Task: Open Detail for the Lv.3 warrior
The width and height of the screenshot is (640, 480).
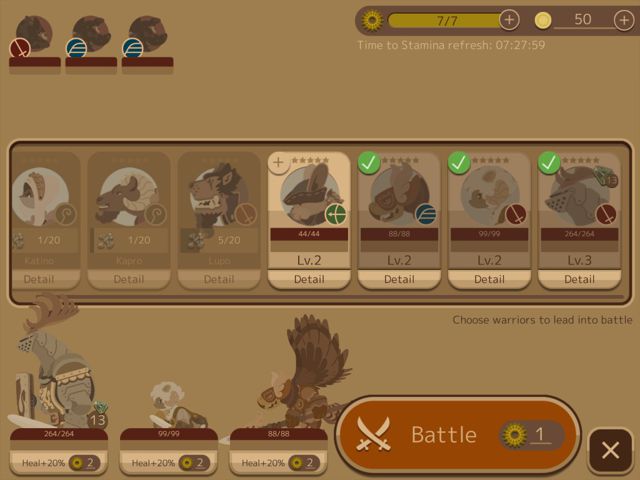Action: pyautogui.click(x=578, y=279)
